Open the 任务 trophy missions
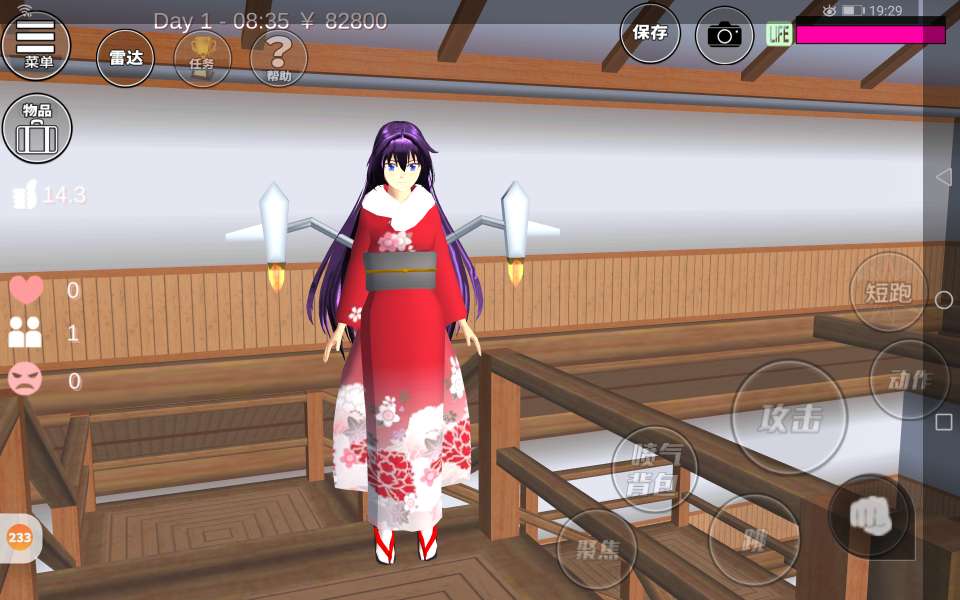 [x=202, y=58]
